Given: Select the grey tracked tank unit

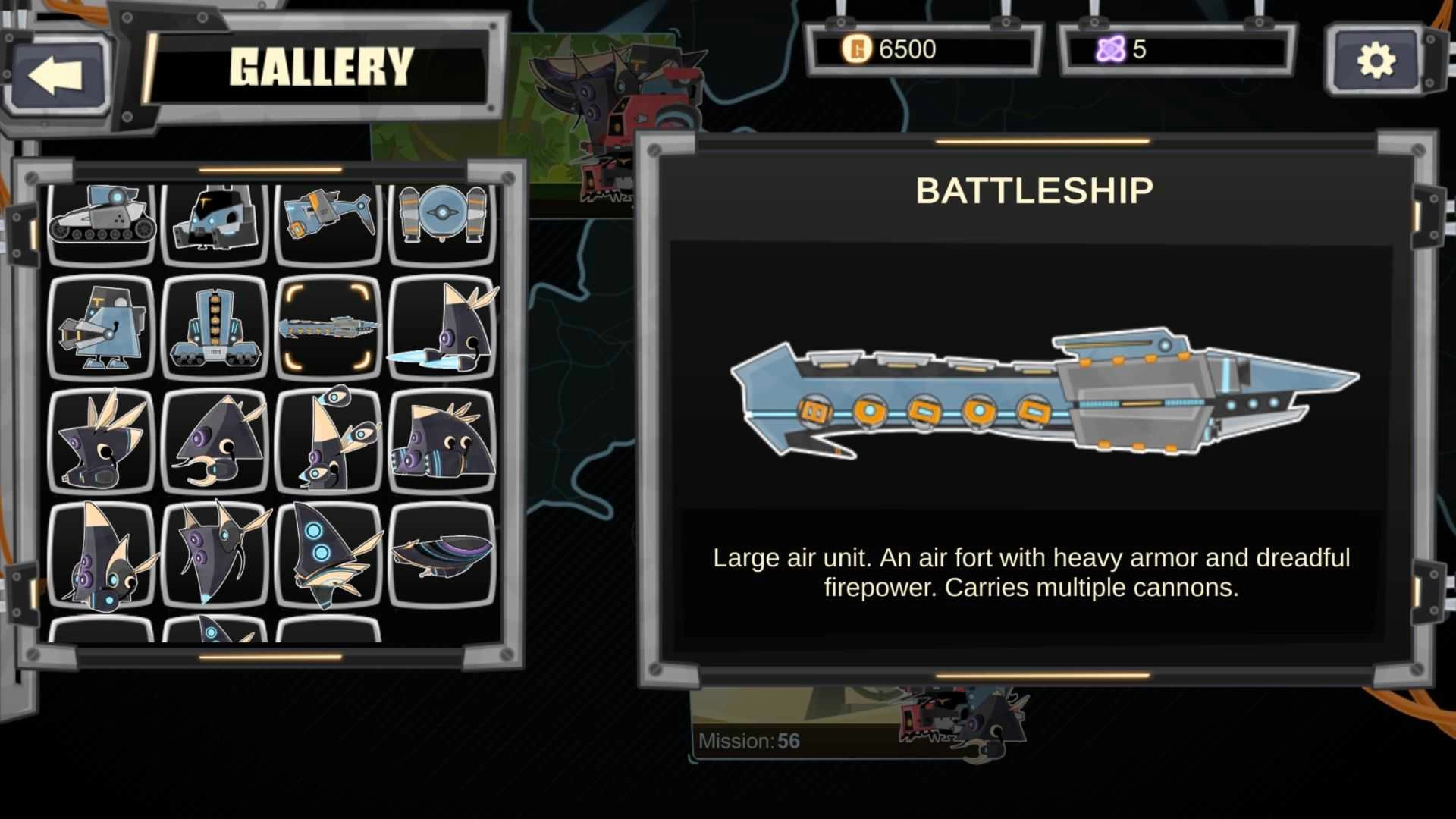Looking at the screenshot, I should click(x=102, y=220).
